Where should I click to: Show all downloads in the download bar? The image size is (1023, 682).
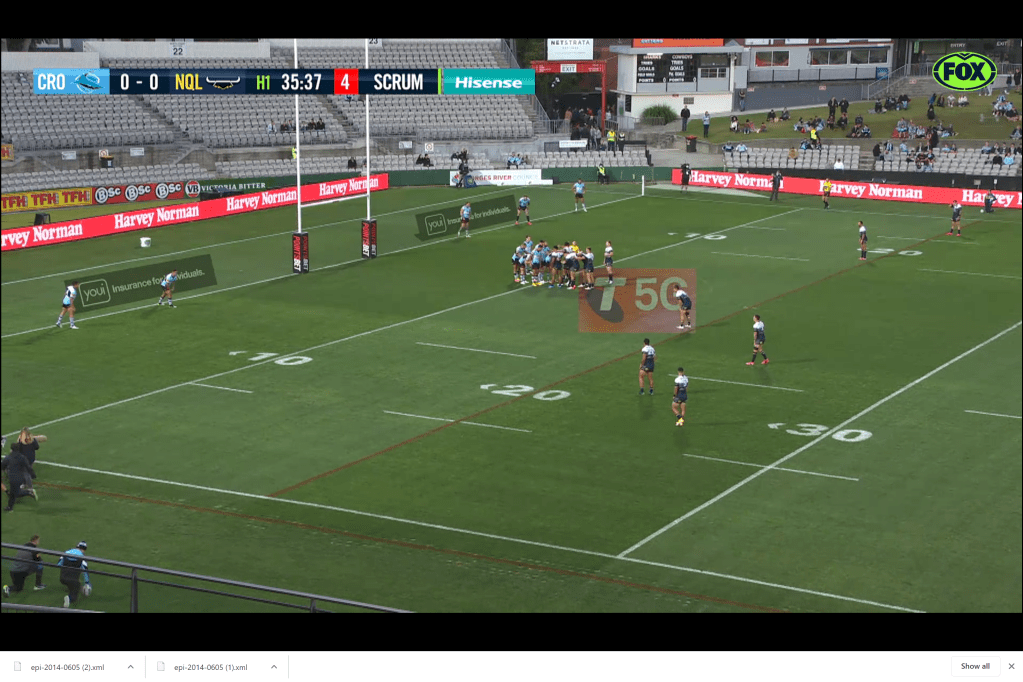975,666
